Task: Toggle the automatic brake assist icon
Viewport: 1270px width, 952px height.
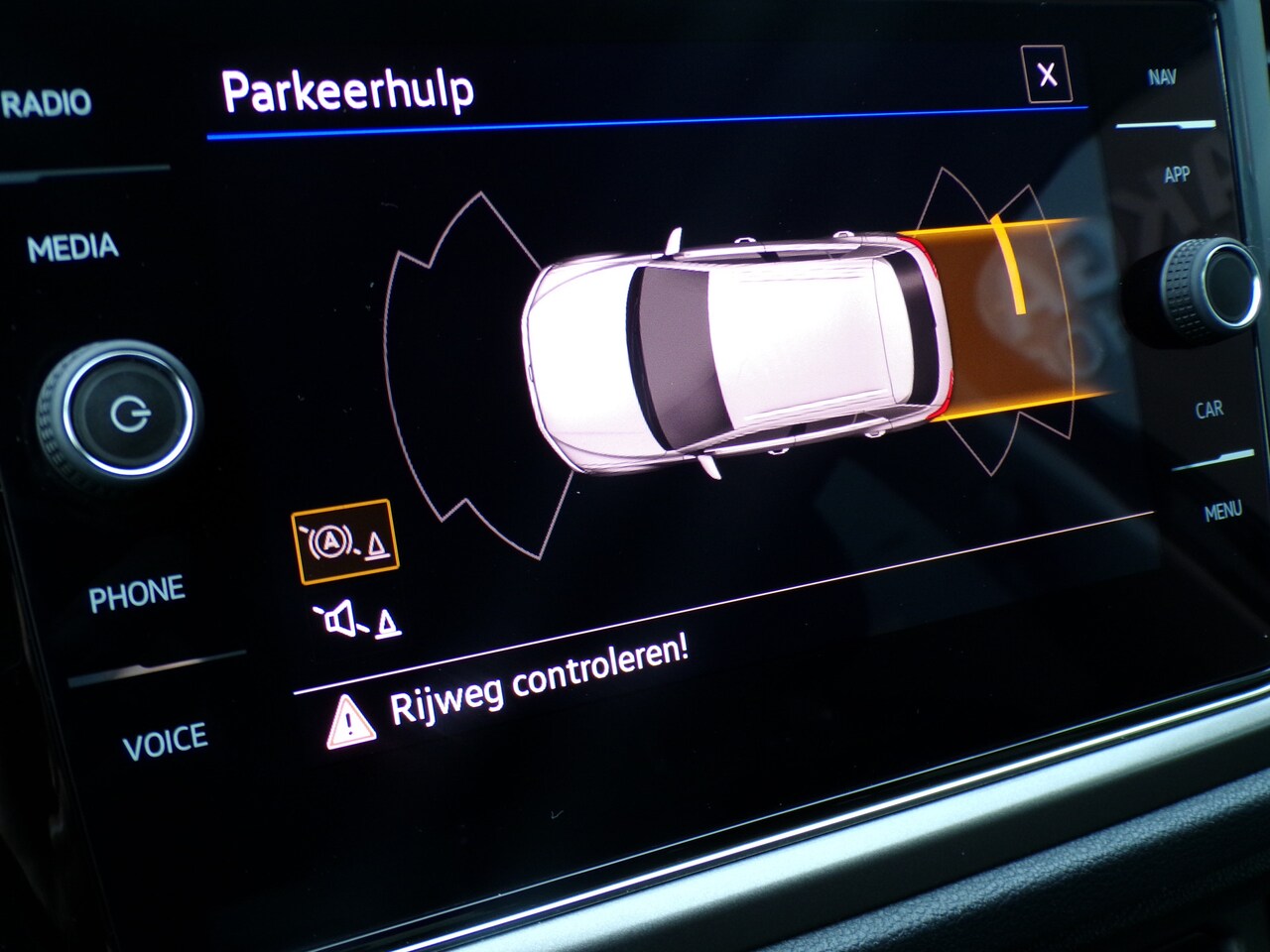Action: click(345, 541)
